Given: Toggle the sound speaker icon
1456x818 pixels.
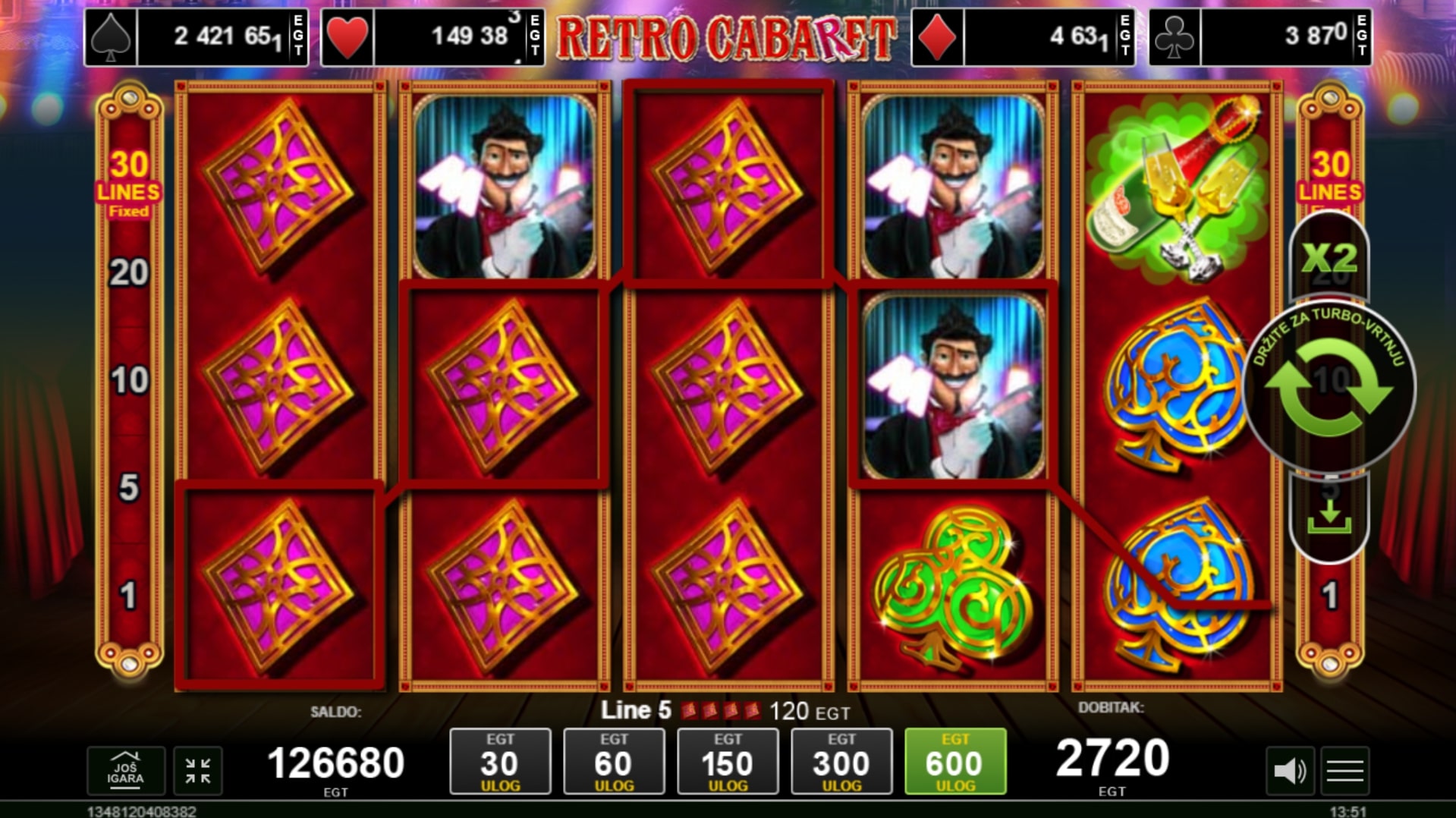Looking at the screenshot, I should 1290,771.
